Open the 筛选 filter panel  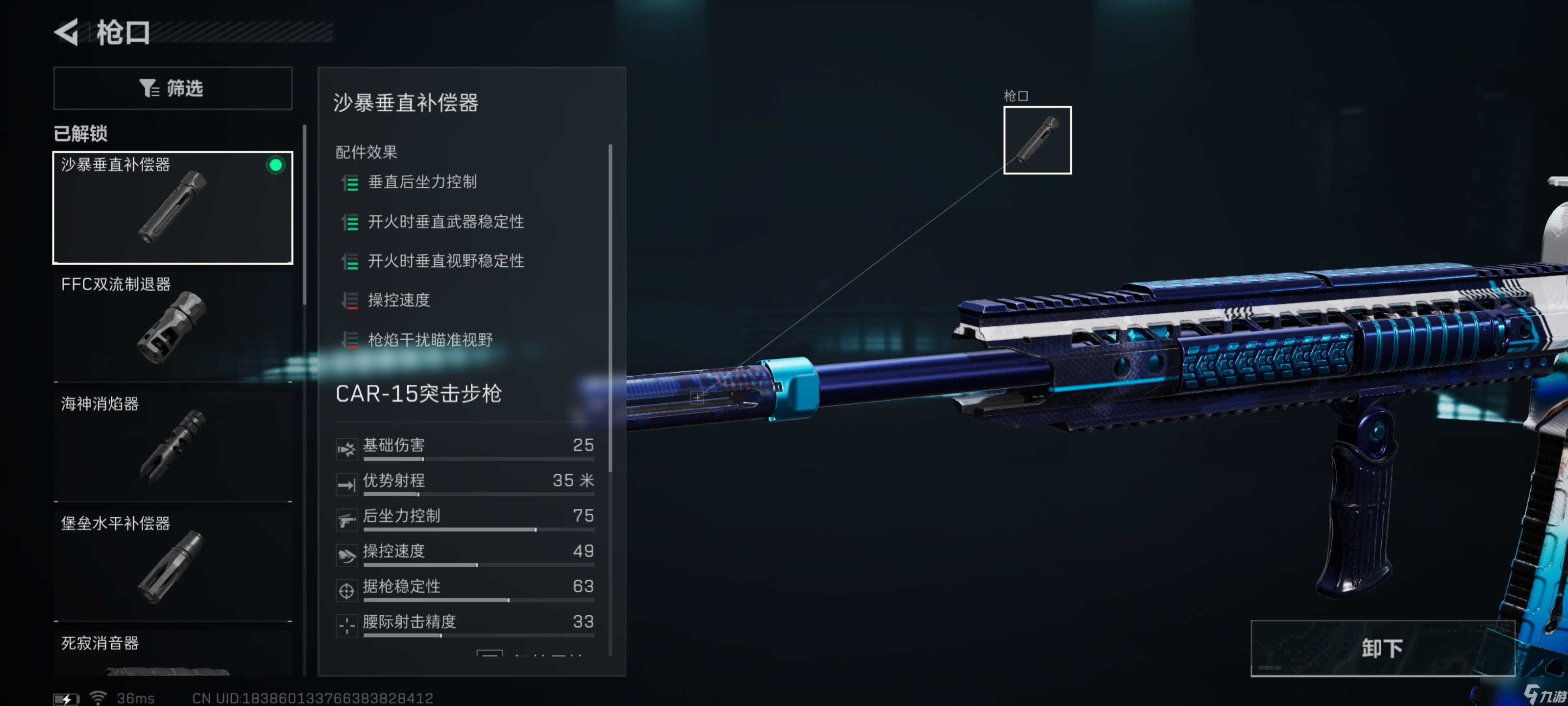click(173, 88)
